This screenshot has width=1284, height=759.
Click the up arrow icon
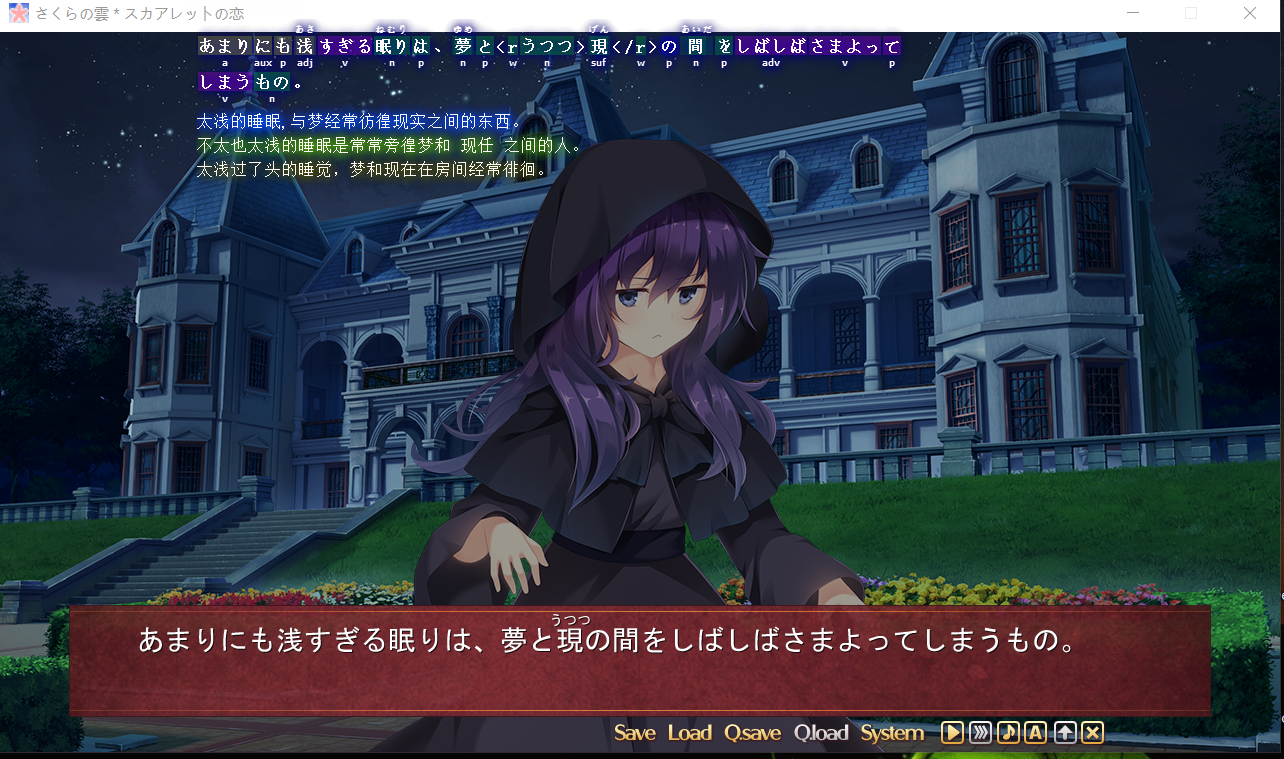point(1065,733)
